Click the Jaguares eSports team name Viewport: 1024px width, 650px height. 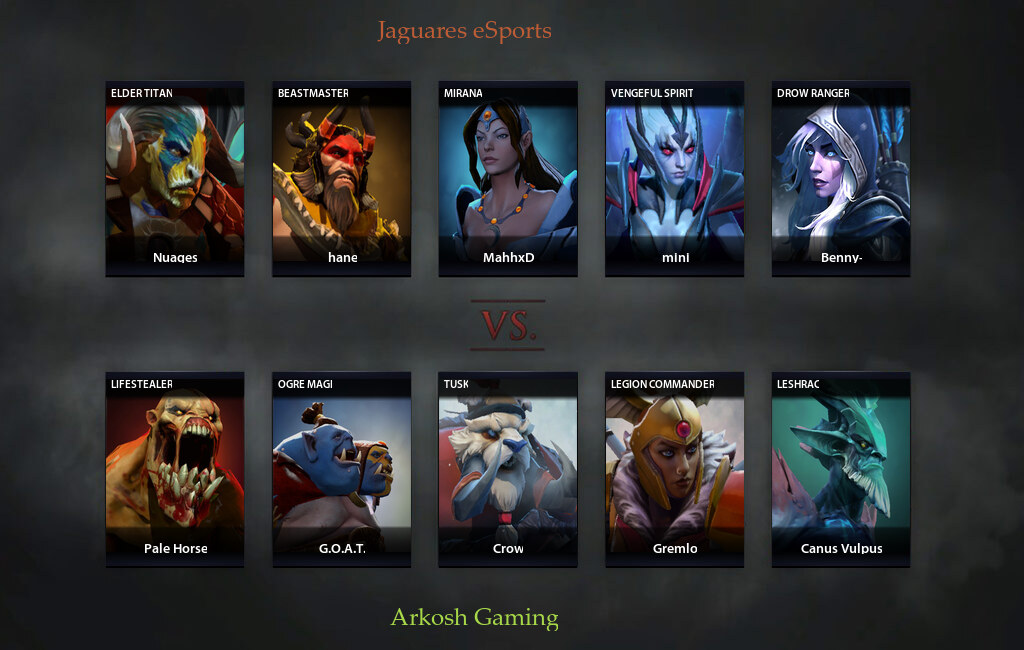point(464,31)
